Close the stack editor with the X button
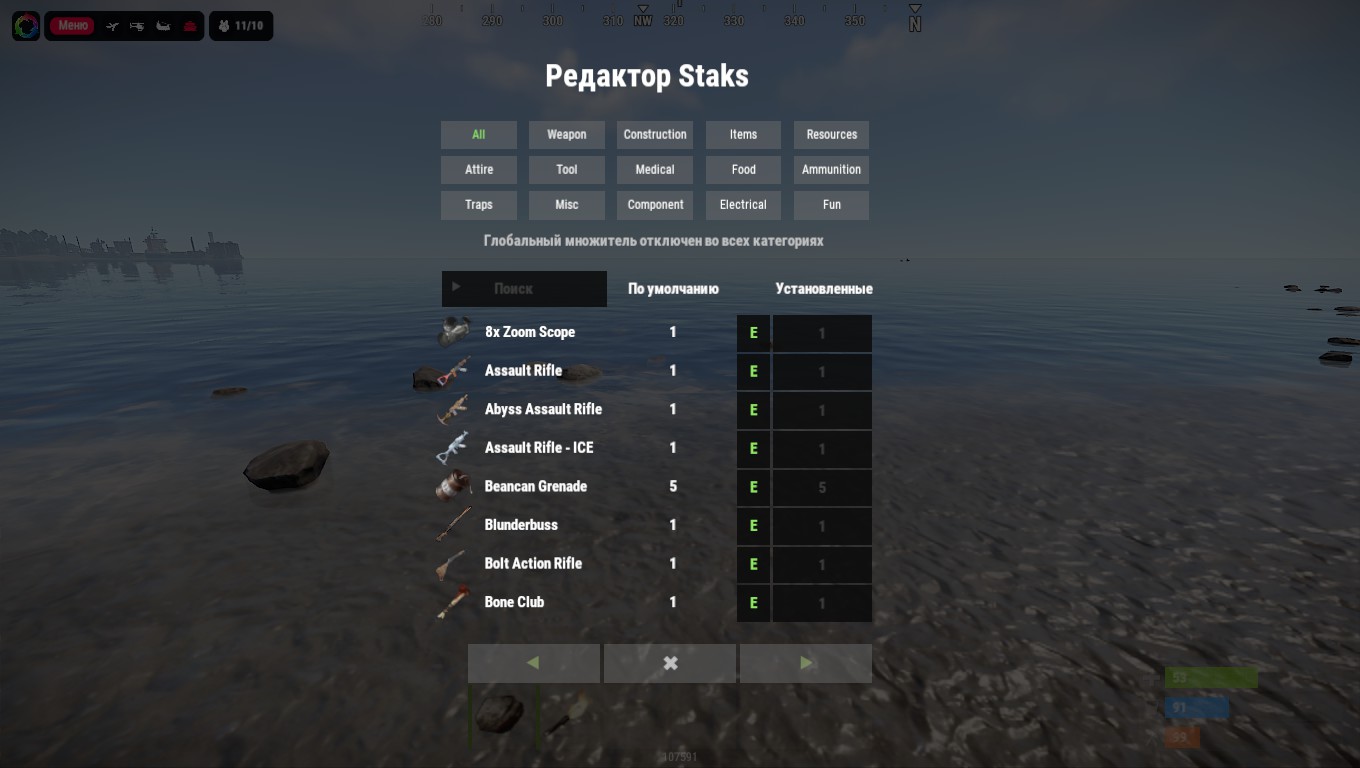 pyautogui.click(x=670, y=663)
